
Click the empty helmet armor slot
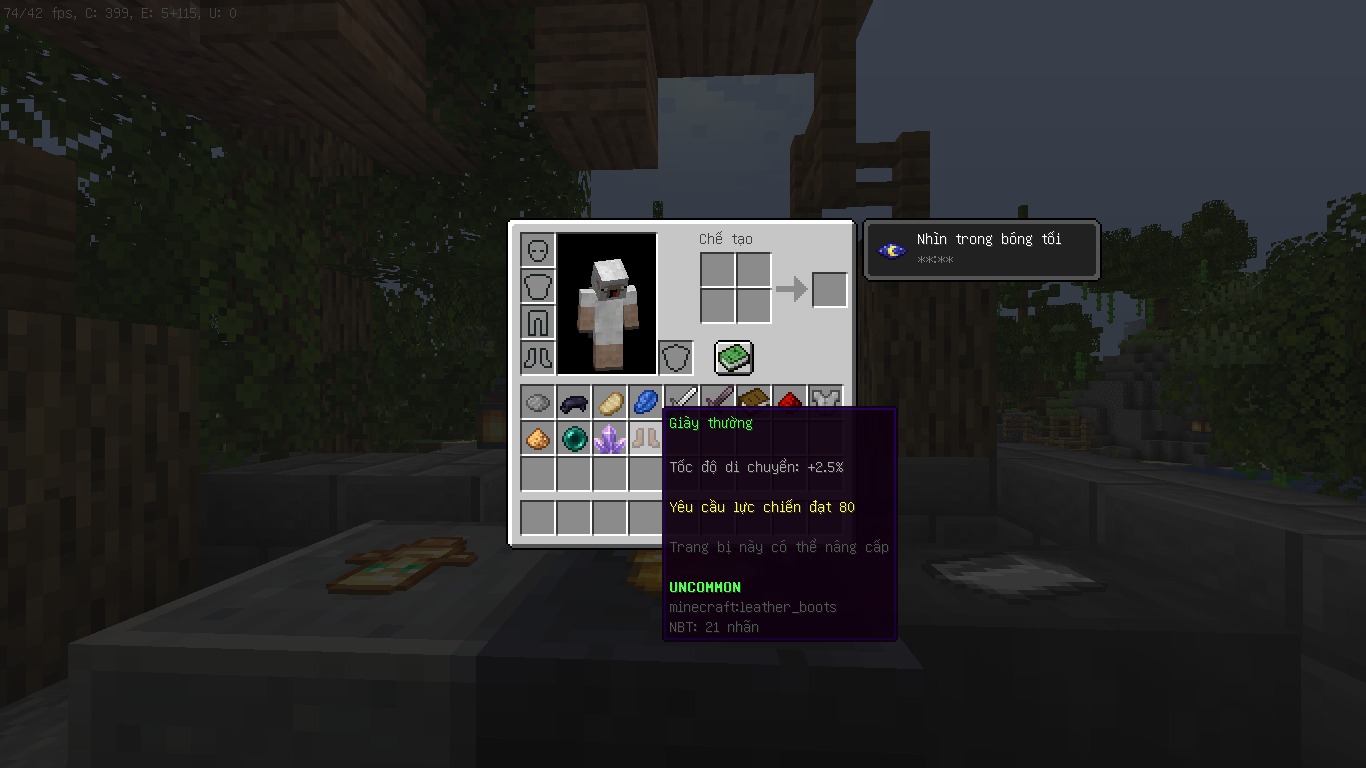click(538, 250)
